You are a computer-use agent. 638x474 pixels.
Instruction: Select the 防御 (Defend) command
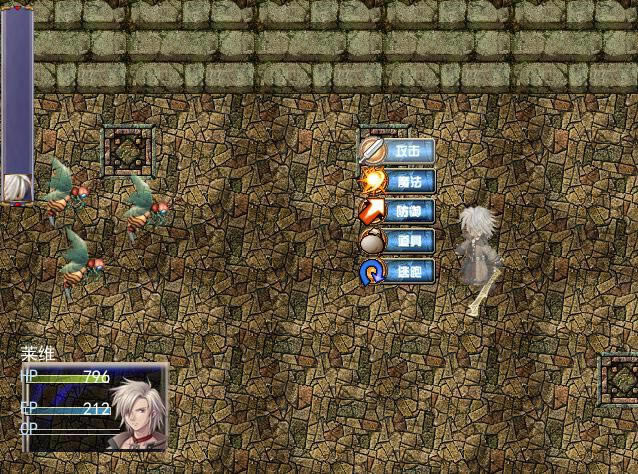coord(398,212)
